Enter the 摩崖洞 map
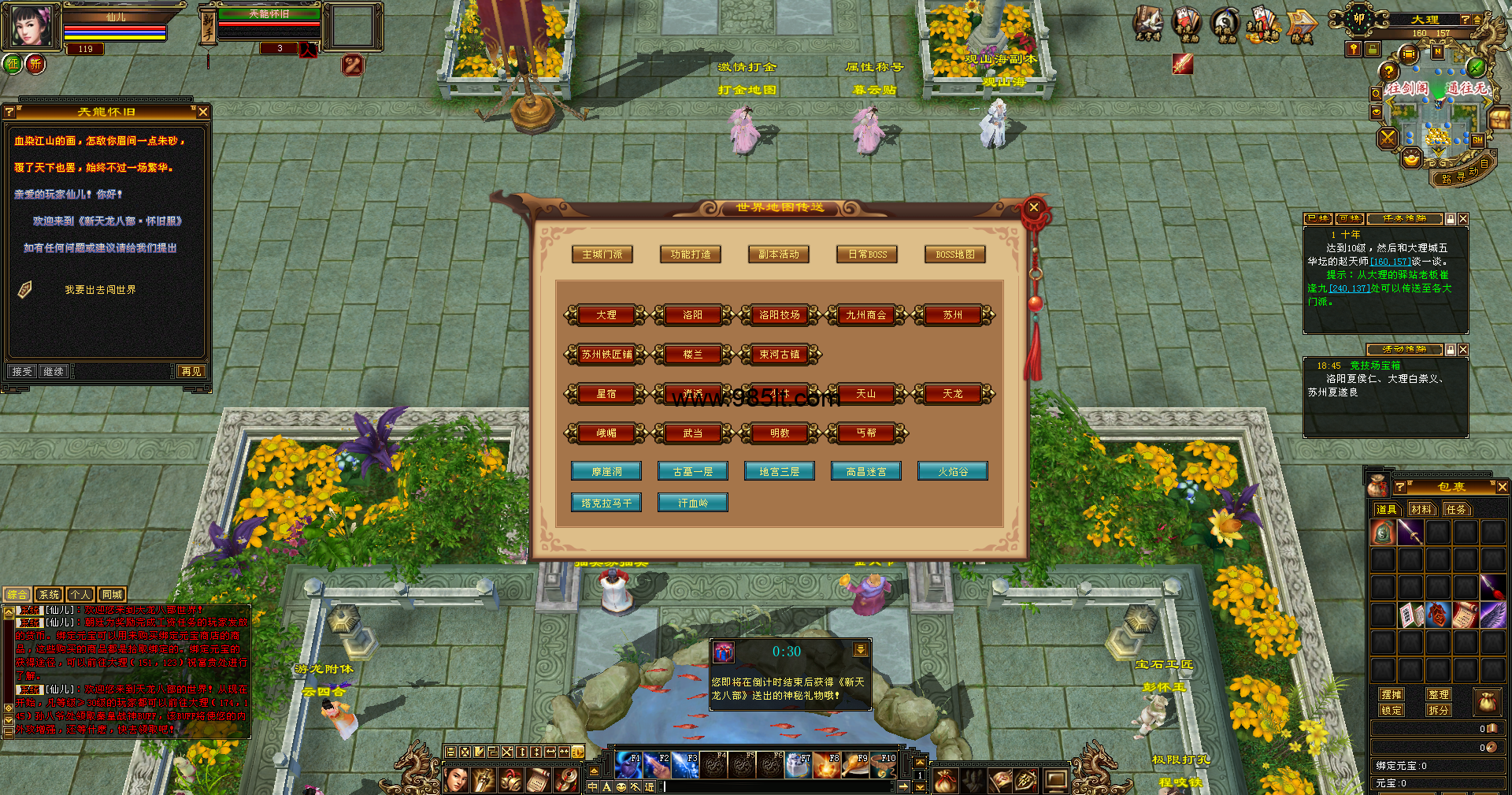 606,471
